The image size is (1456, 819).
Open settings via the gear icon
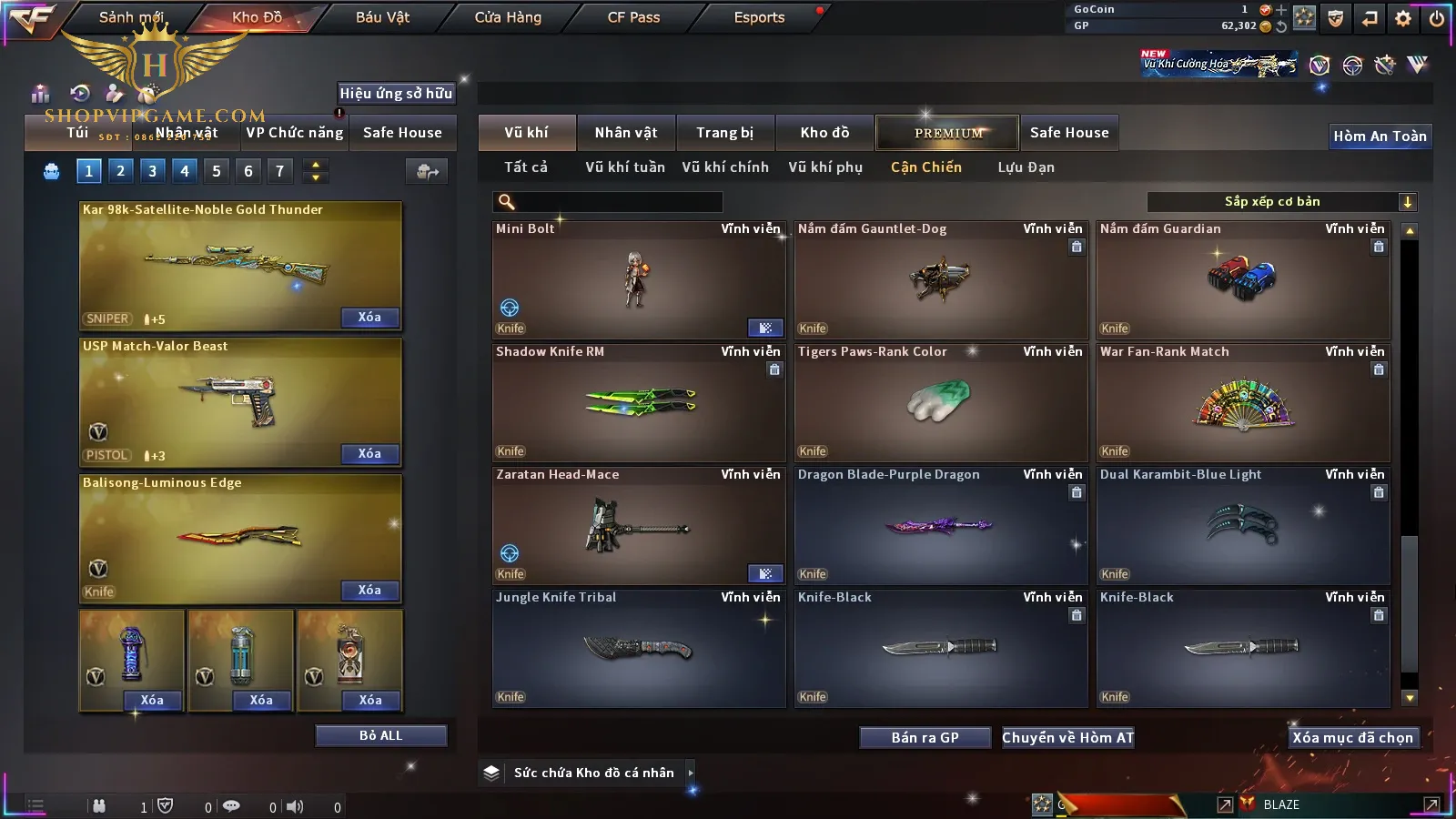(1403, 18)
